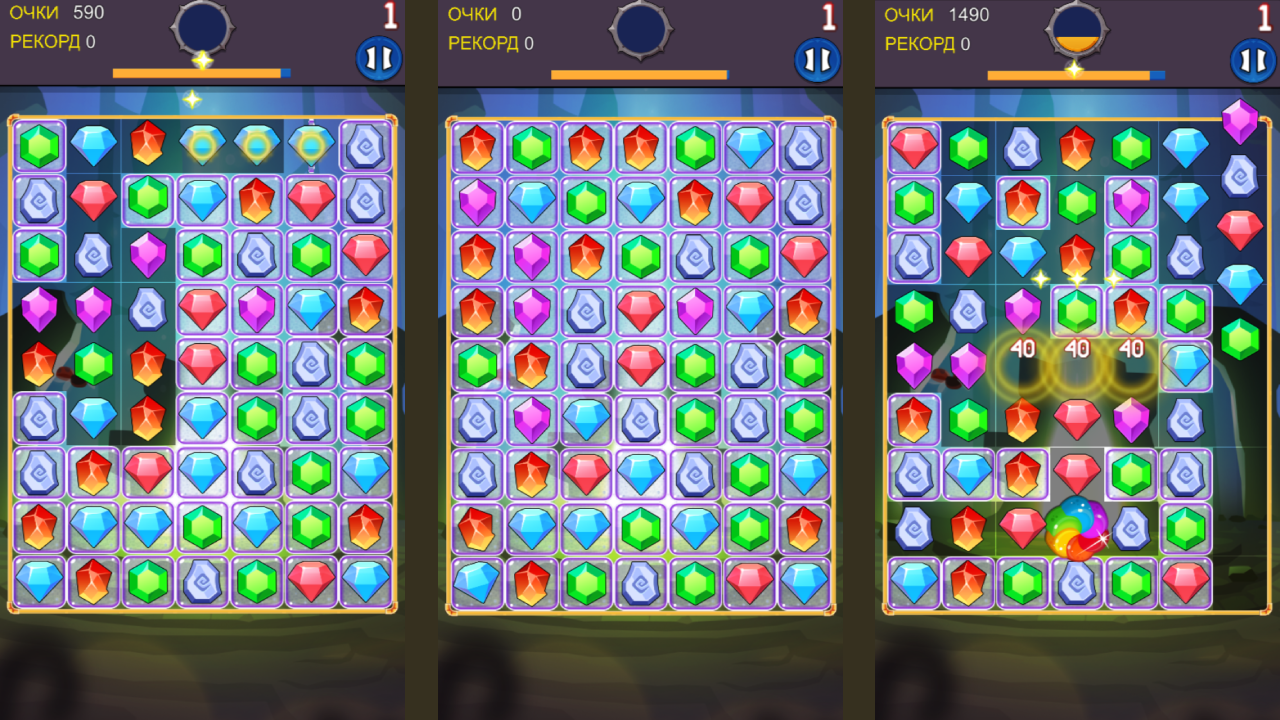Click the ОЧКИ score showing 1490
The height and width of the screenshot is (720, 1280).
[933, 15]
